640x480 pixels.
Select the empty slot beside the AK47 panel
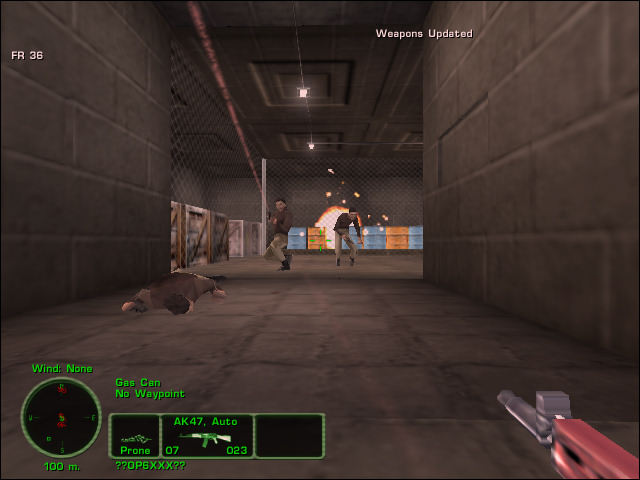[290, 436]
